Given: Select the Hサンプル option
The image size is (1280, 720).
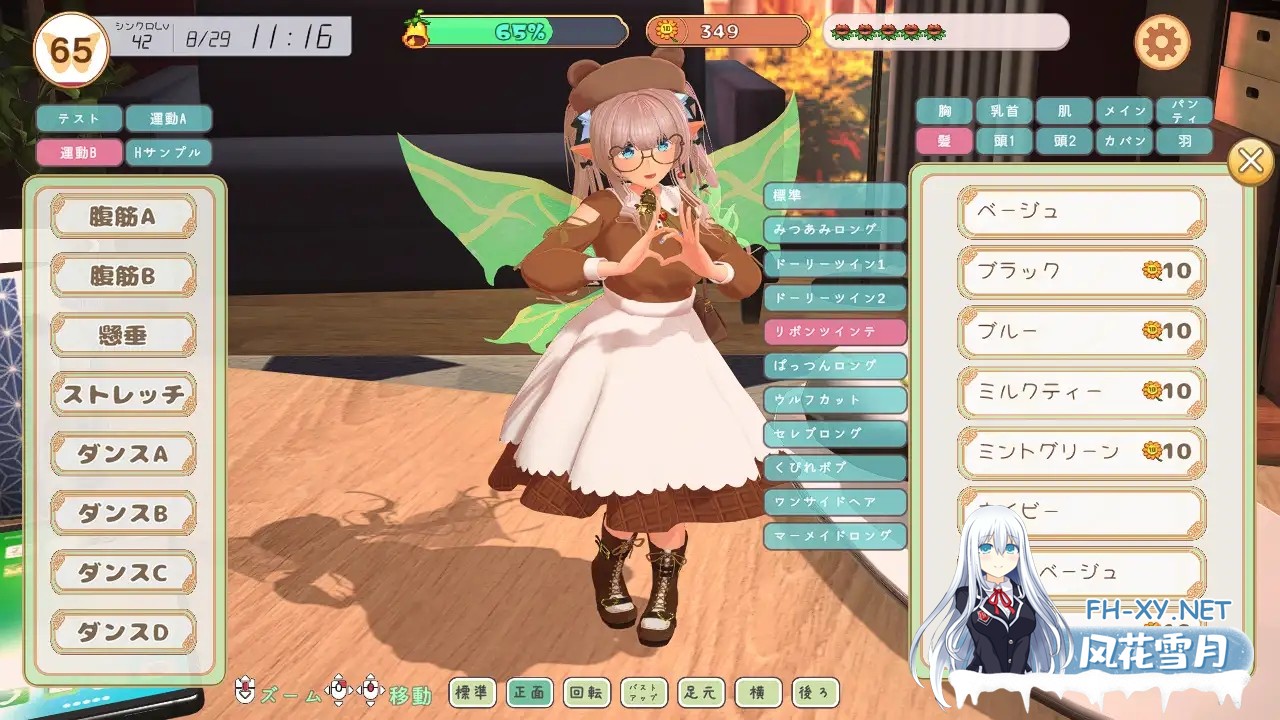Looking at the screenshot, I should 168,153.
